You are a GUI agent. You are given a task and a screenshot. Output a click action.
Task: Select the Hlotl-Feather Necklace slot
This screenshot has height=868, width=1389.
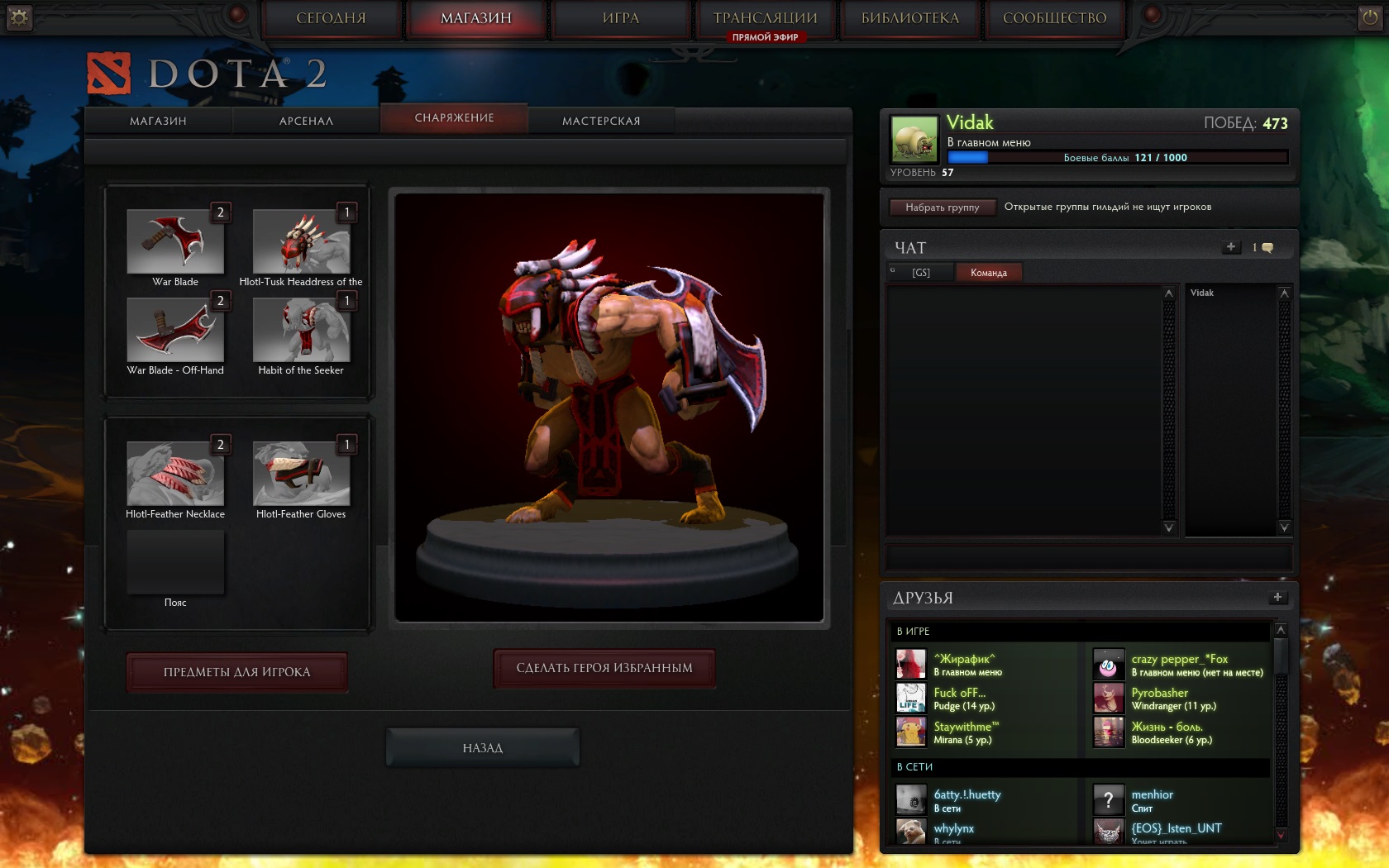[x=175, y=474]
